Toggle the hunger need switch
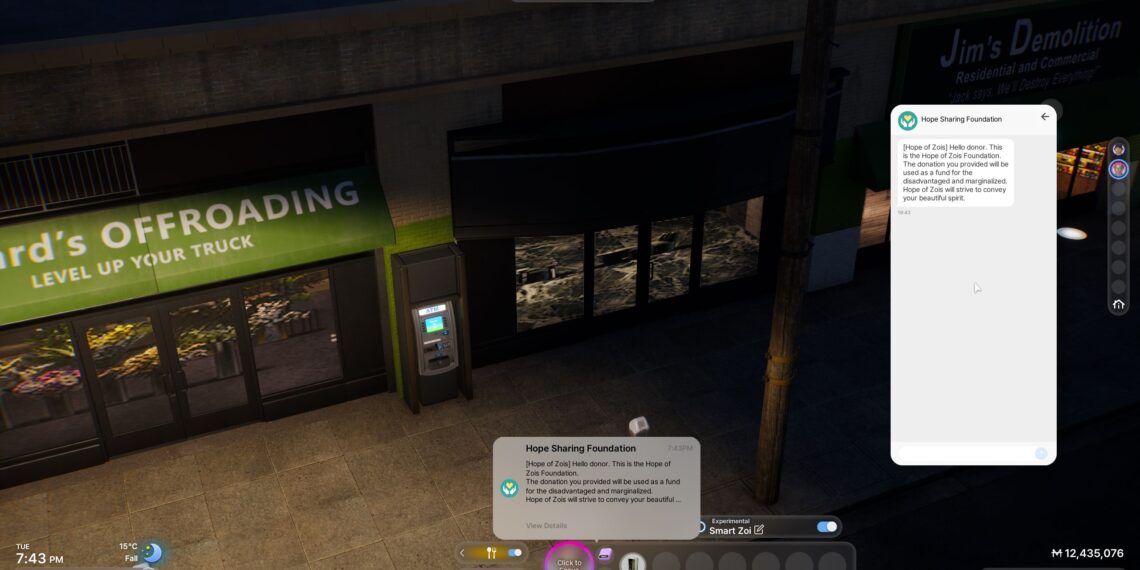Image resolution: width=1140 pixels, height=570 pixels. click(x=515, y=552)
